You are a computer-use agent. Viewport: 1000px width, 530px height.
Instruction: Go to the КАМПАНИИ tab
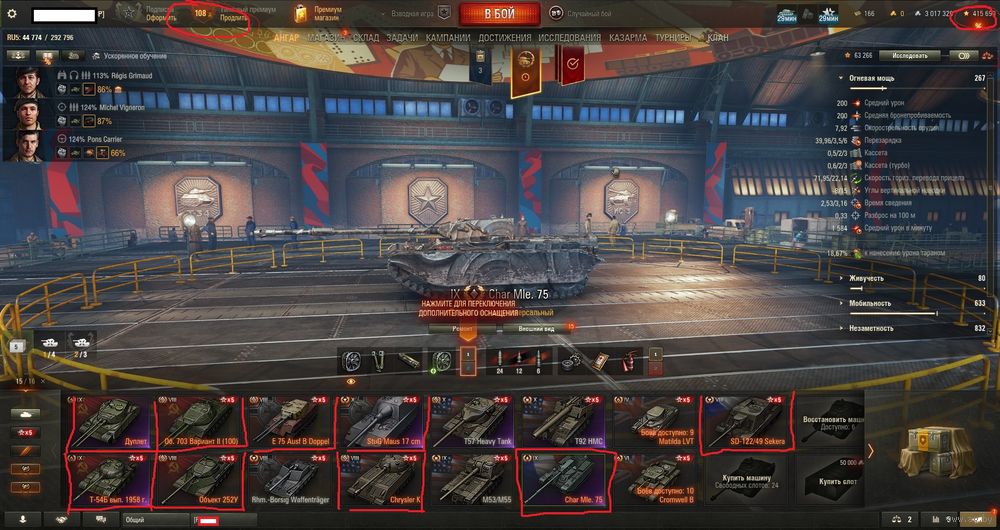pos(448,37)
